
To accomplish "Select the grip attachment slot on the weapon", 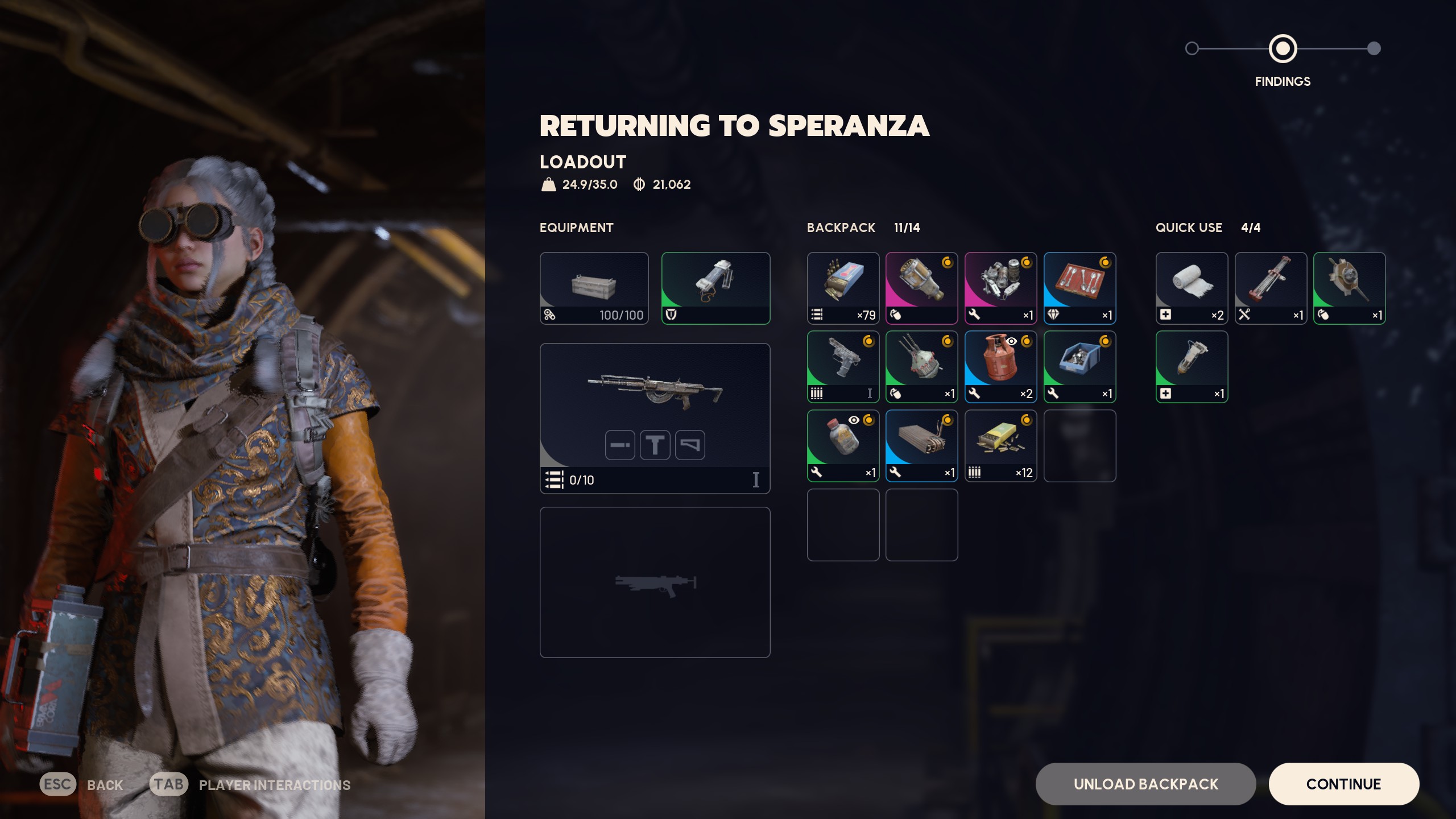I will (655, 445).
